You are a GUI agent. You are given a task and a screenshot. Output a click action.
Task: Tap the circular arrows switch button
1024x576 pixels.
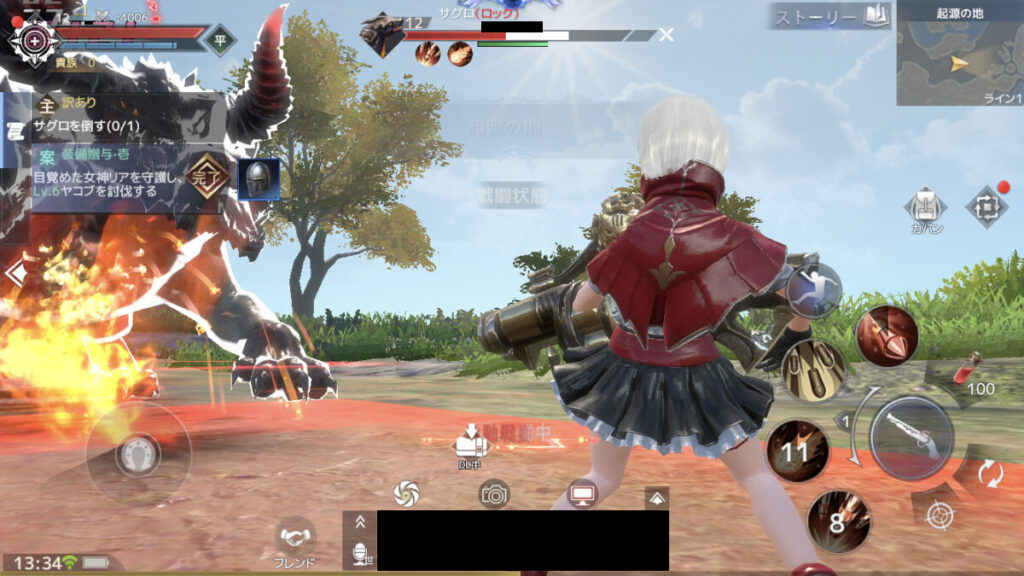click(x=990, y=472)
